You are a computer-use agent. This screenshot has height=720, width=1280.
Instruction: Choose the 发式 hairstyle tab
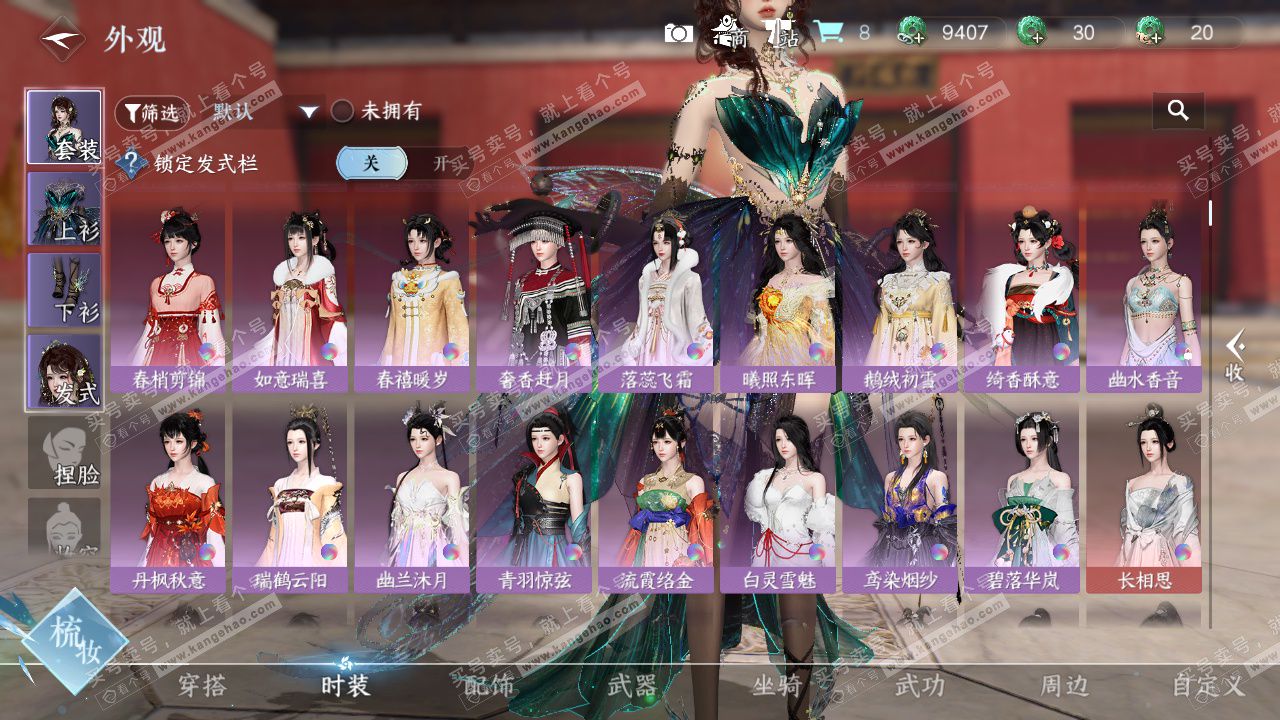pos(64,371)
